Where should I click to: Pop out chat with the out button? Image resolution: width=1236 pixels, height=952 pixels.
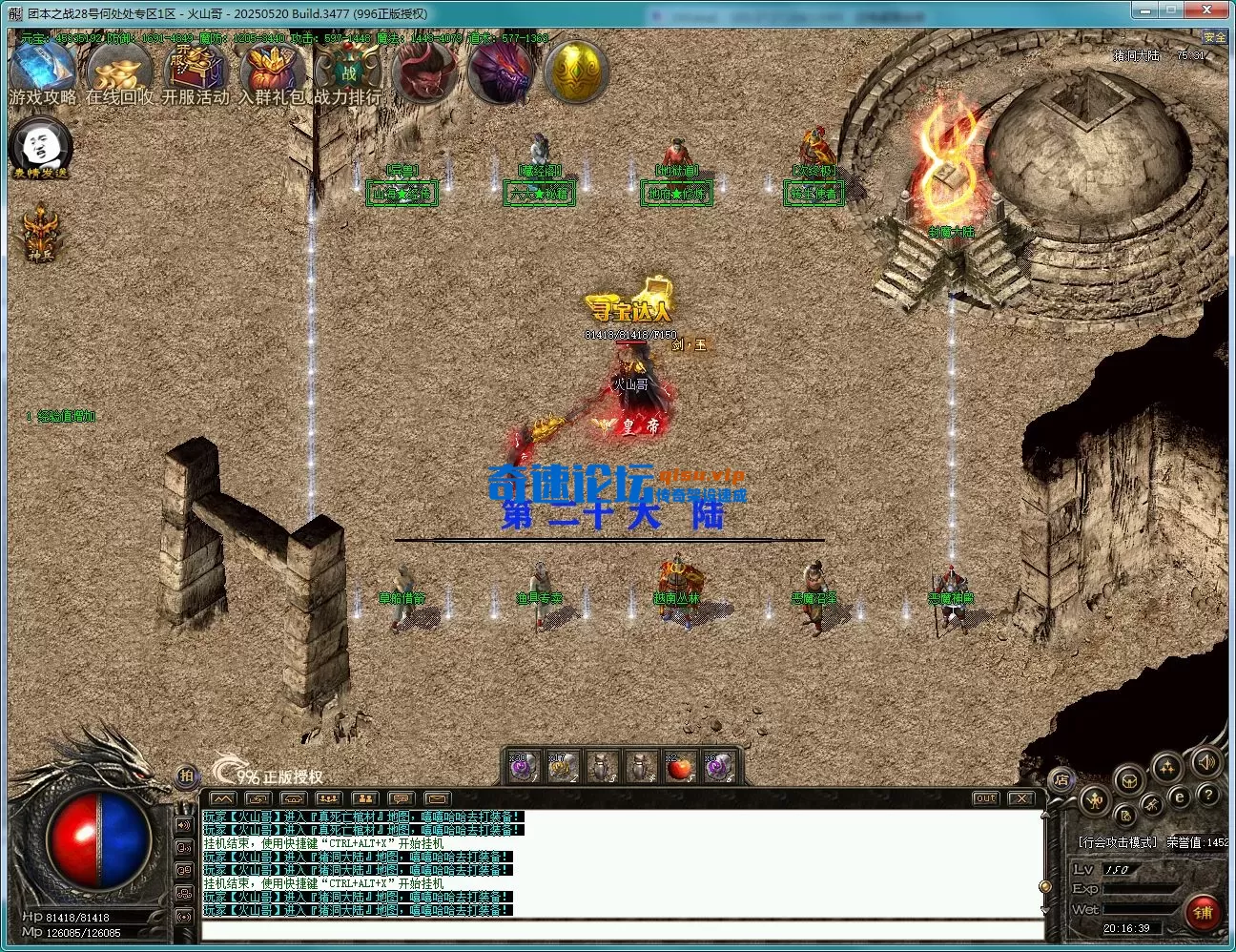tap(985, 798)
